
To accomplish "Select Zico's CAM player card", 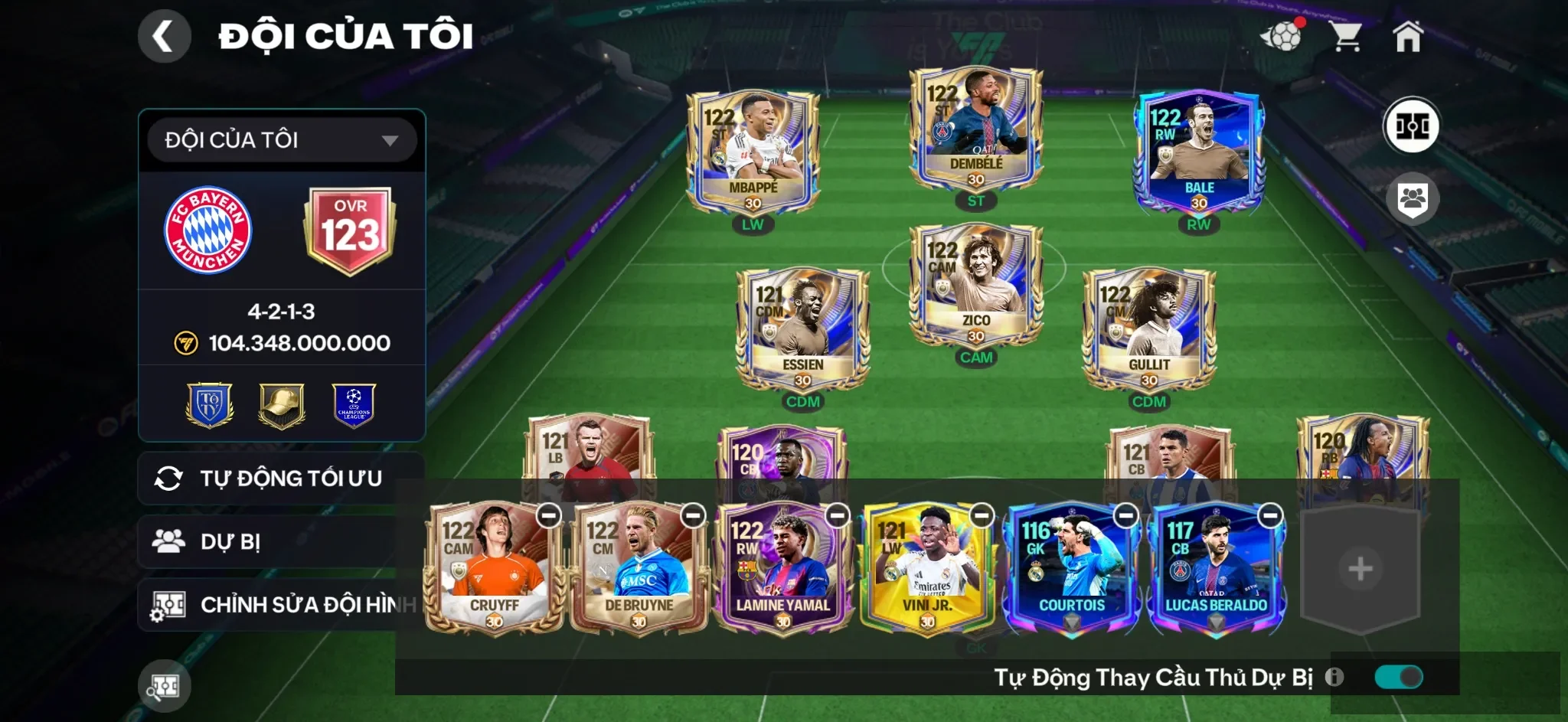I will pos(975,286).
